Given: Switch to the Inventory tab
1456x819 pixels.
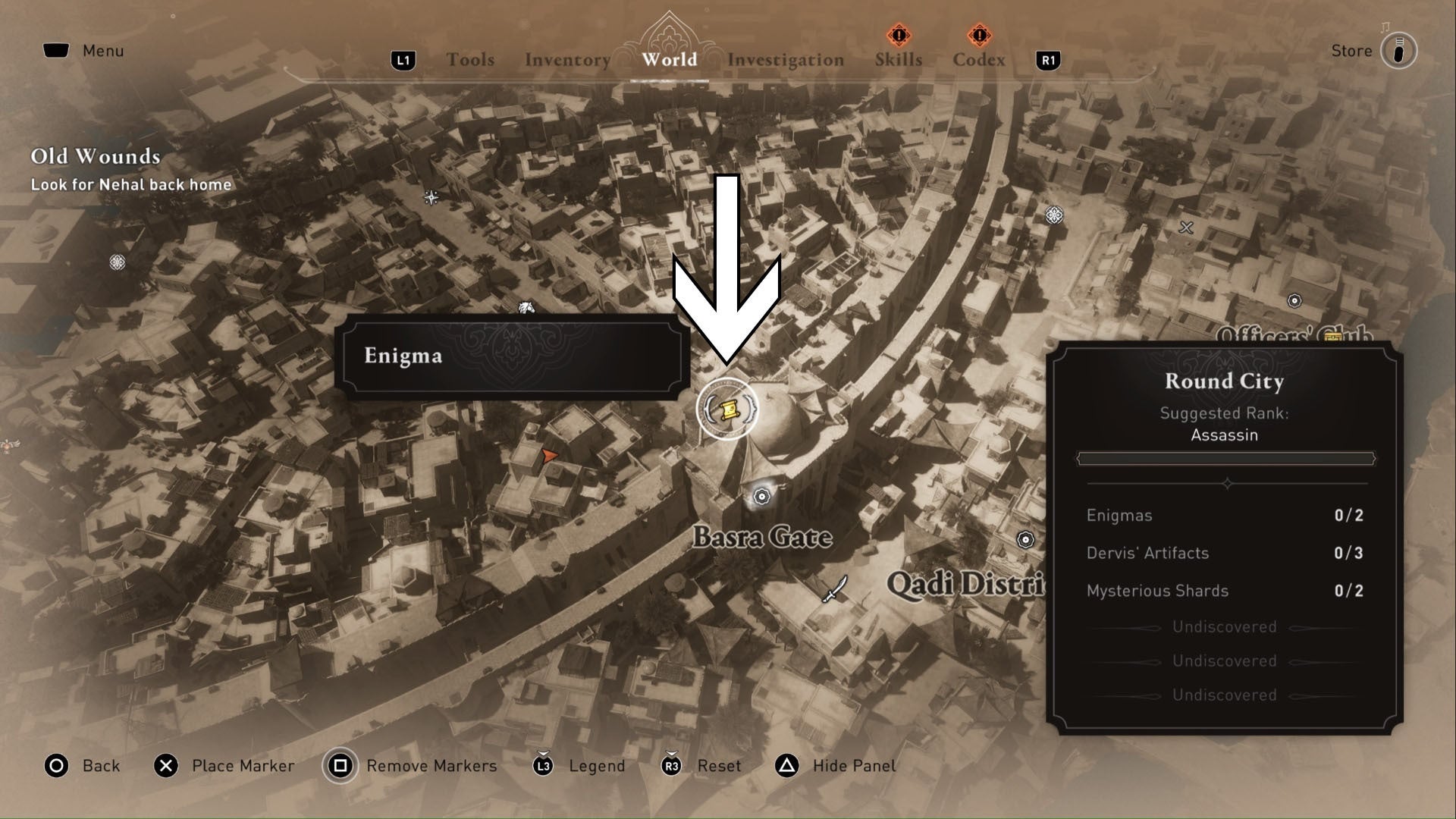Looking at the screenshot, I should [x=566, y=59].
